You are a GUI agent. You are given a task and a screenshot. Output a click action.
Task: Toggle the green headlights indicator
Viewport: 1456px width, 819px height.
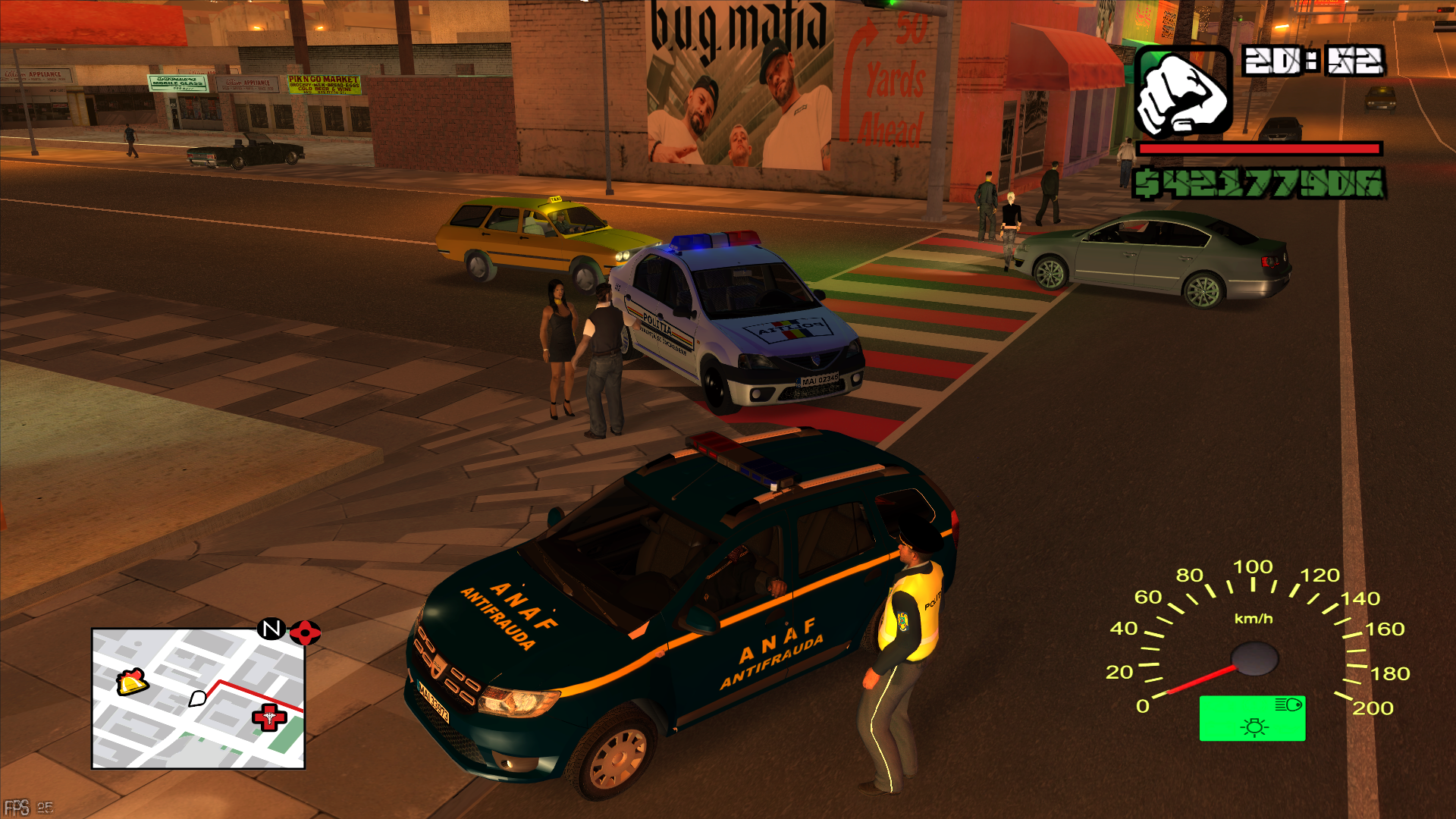pos(1252,718)
